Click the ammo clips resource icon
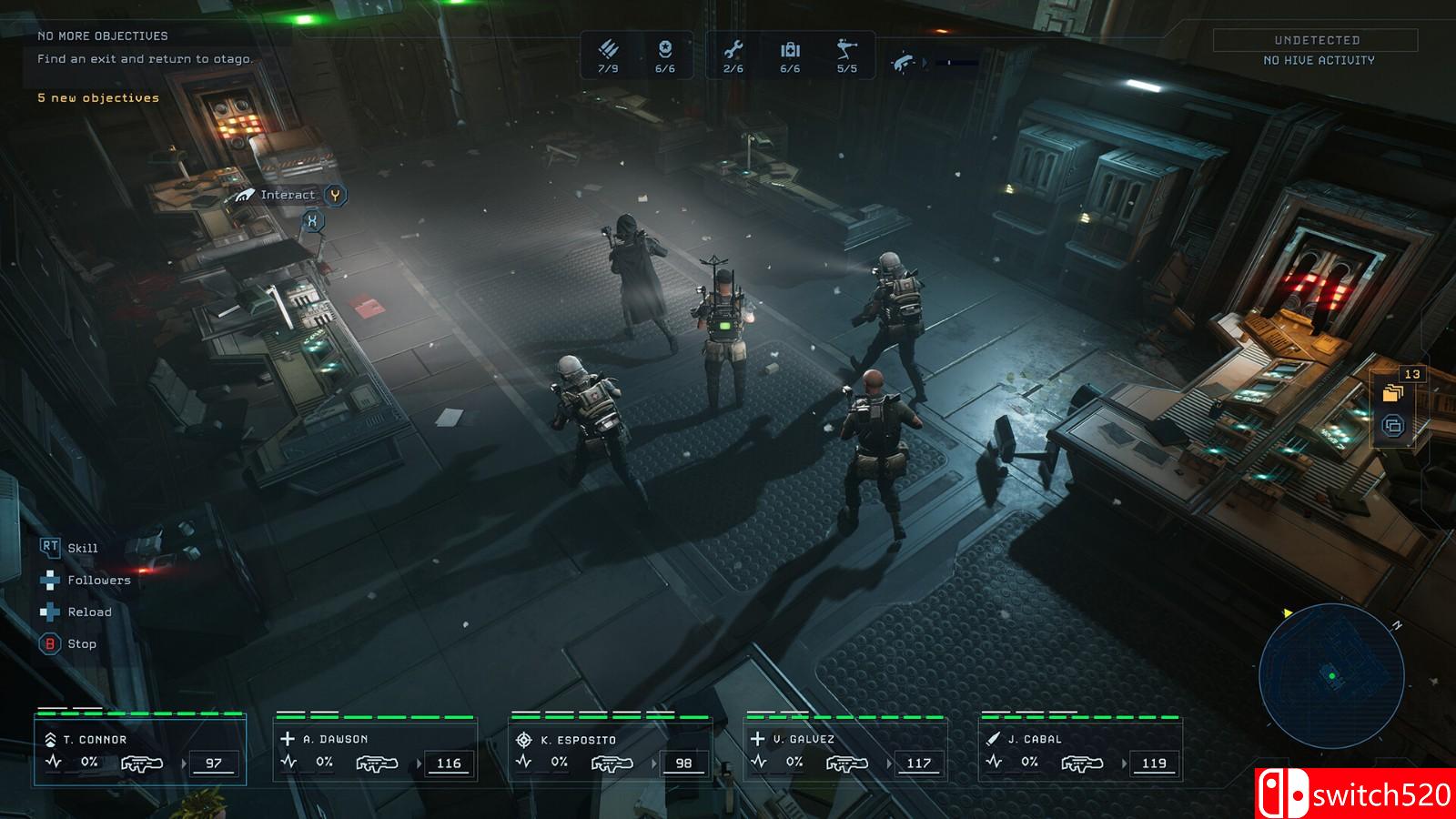 pyautogui.click(x=608, y=49)
